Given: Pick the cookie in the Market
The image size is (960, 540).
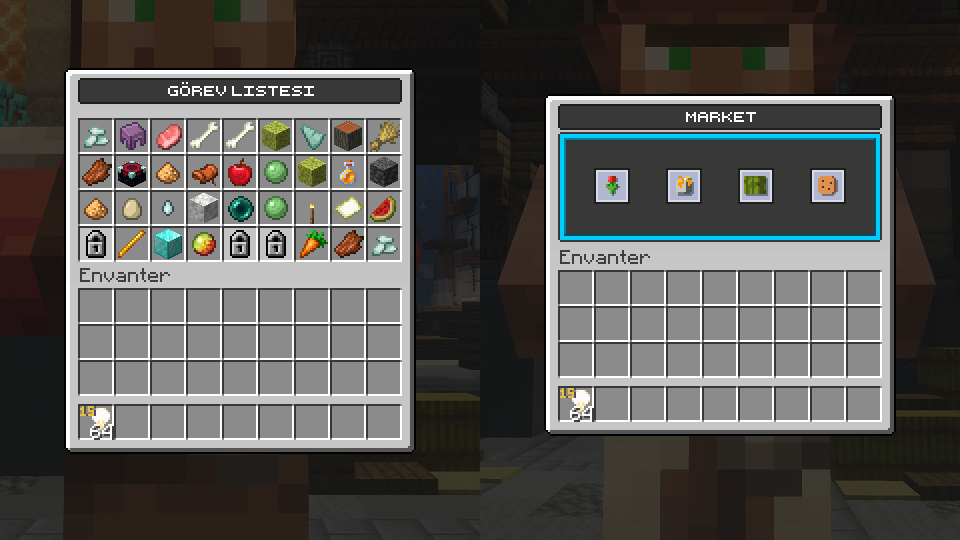Looking at the screenshot, I should click(827, 185).
